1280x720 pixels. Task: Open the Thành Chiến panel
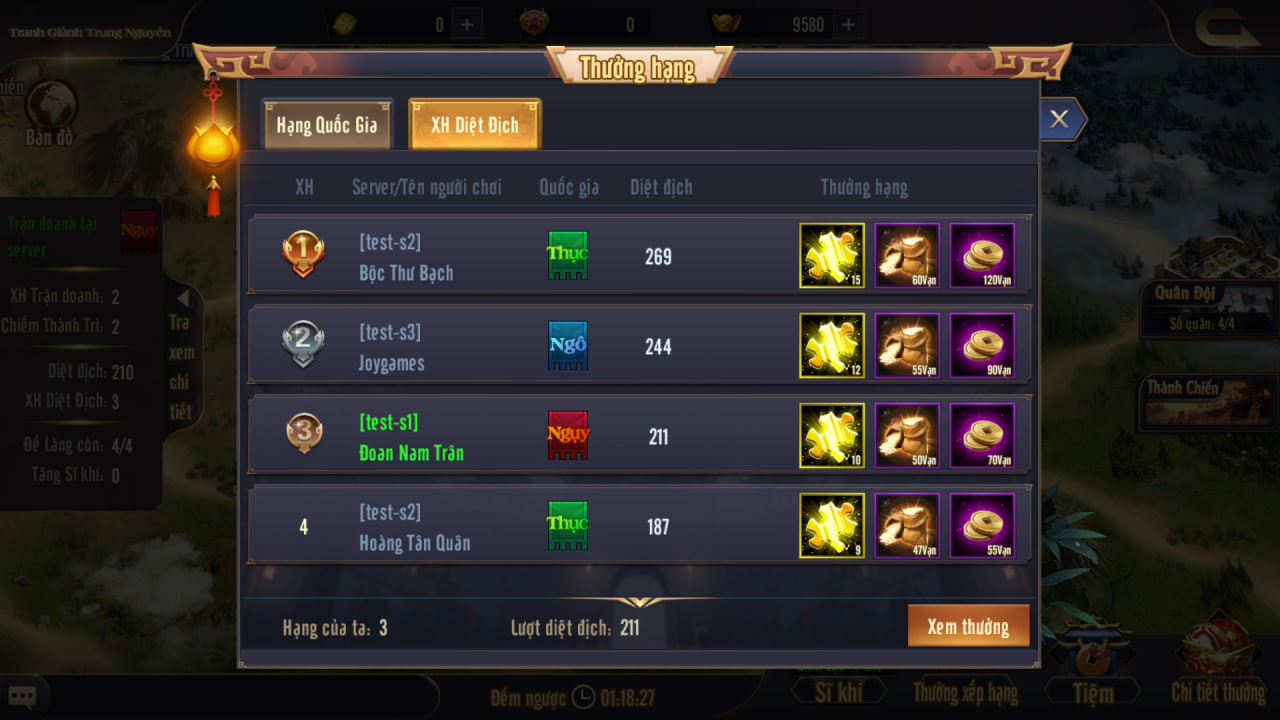click(x=1195, y=400)
